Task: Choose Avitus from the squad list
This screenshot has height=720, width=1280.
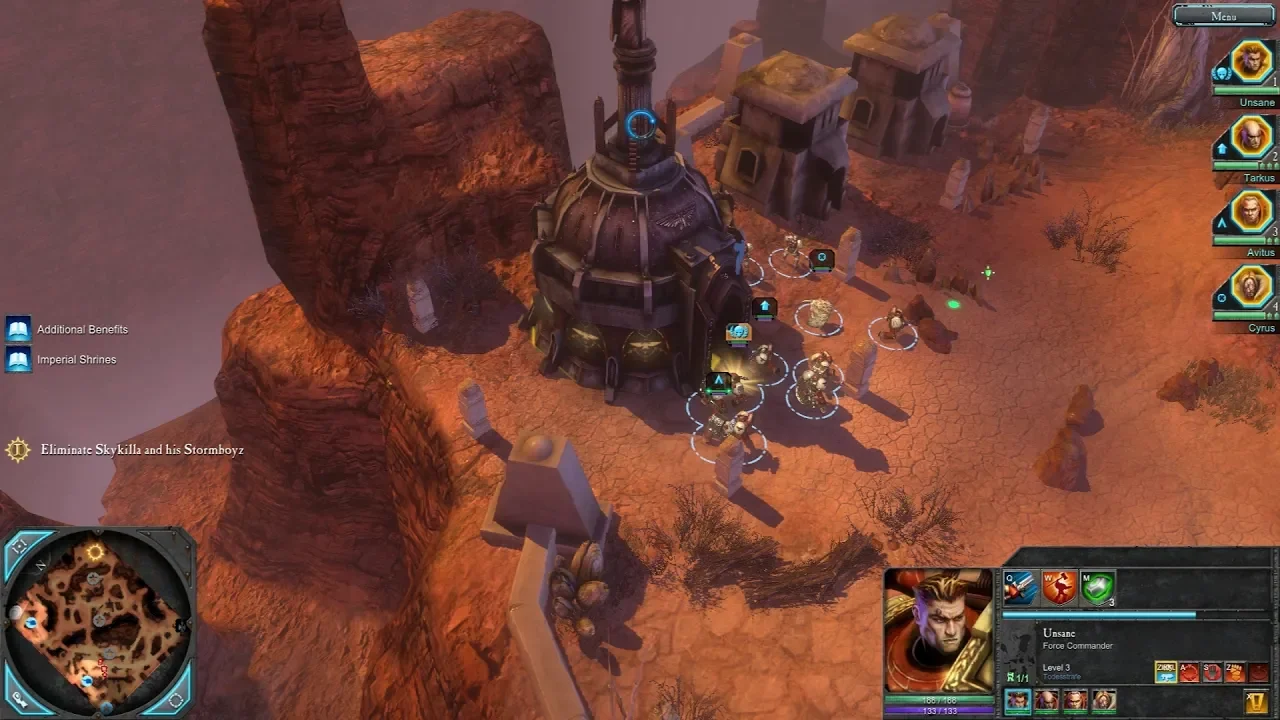Action: [1251, 212]
